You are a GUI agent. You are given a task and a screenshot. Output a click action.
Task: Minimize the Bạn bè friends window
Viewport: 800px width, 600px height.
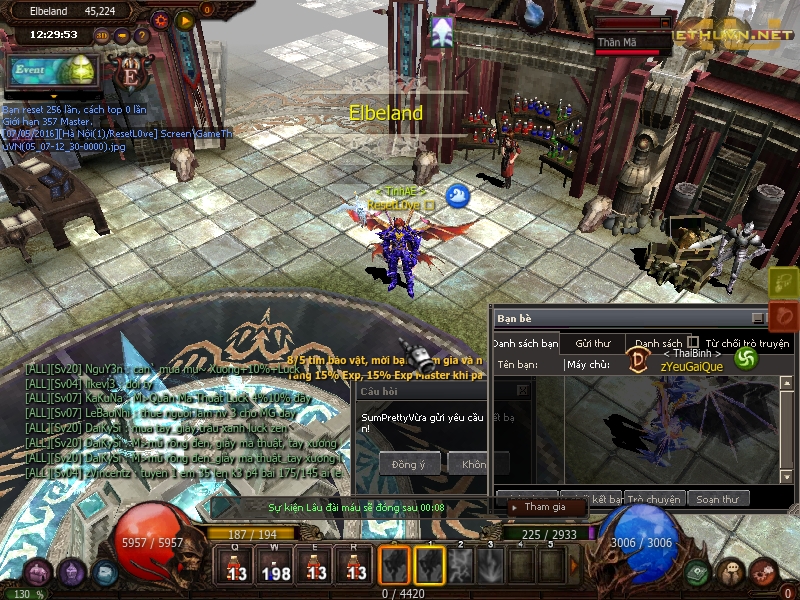758,318
